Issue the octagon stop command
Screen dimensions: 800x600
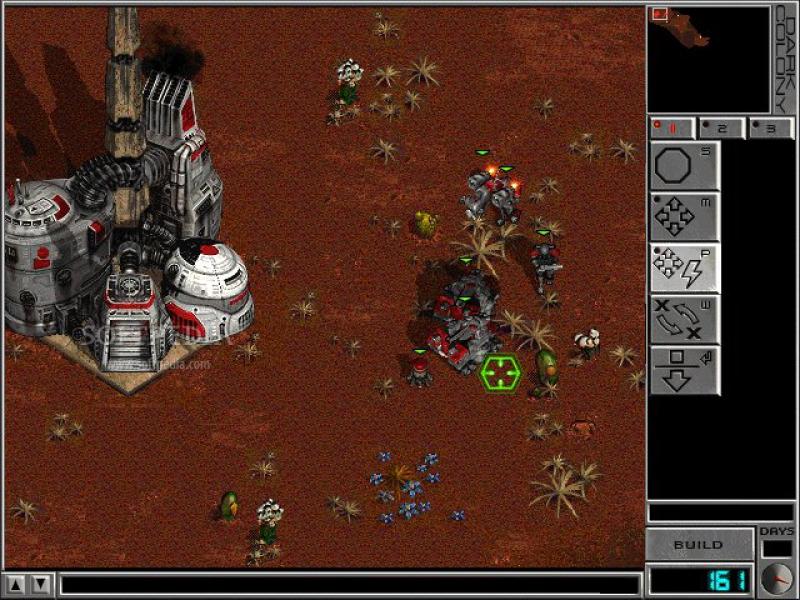(x=684, y=166)
